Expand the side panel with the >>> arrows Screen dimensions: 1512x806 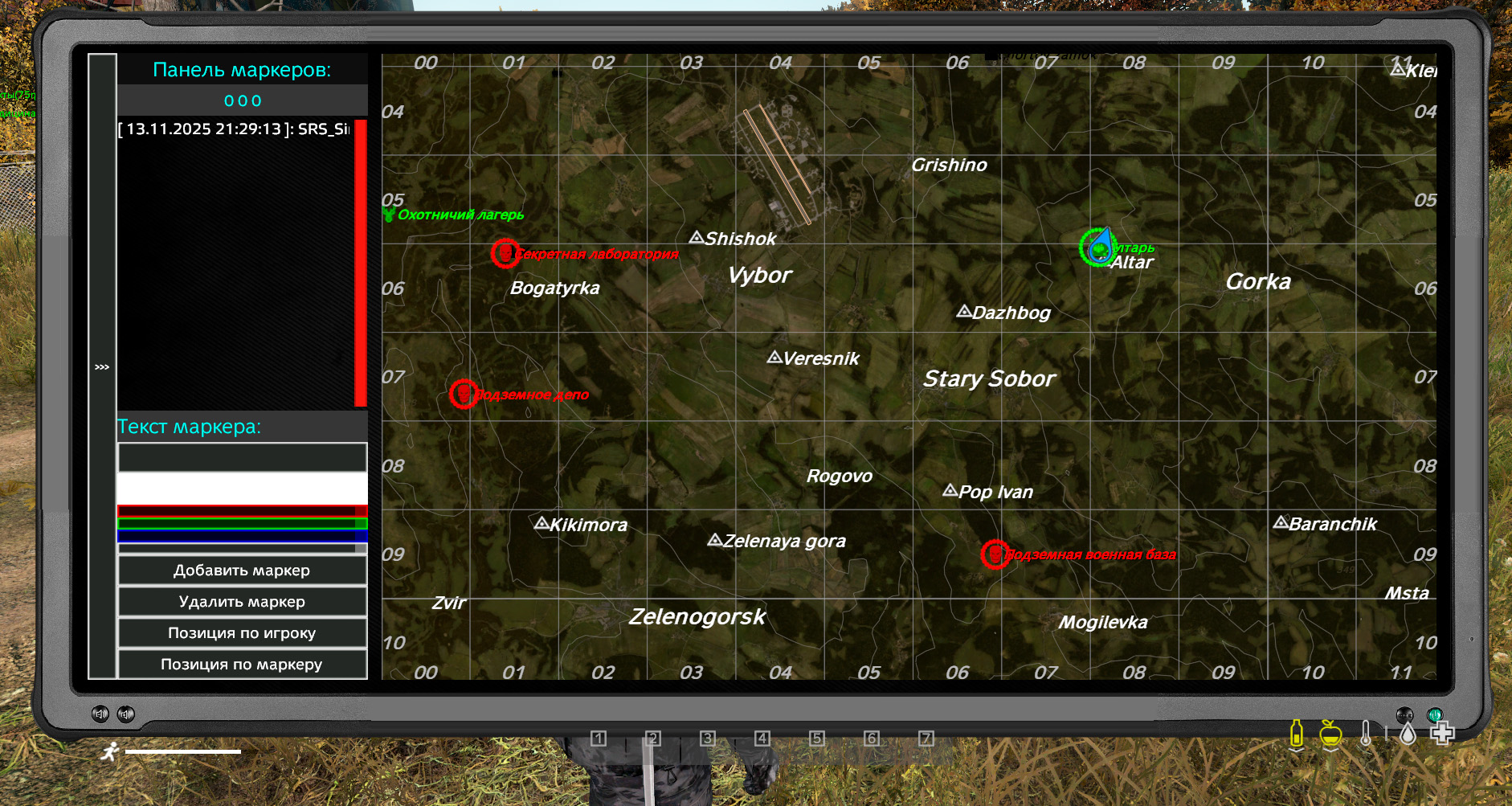click(101, 366)
